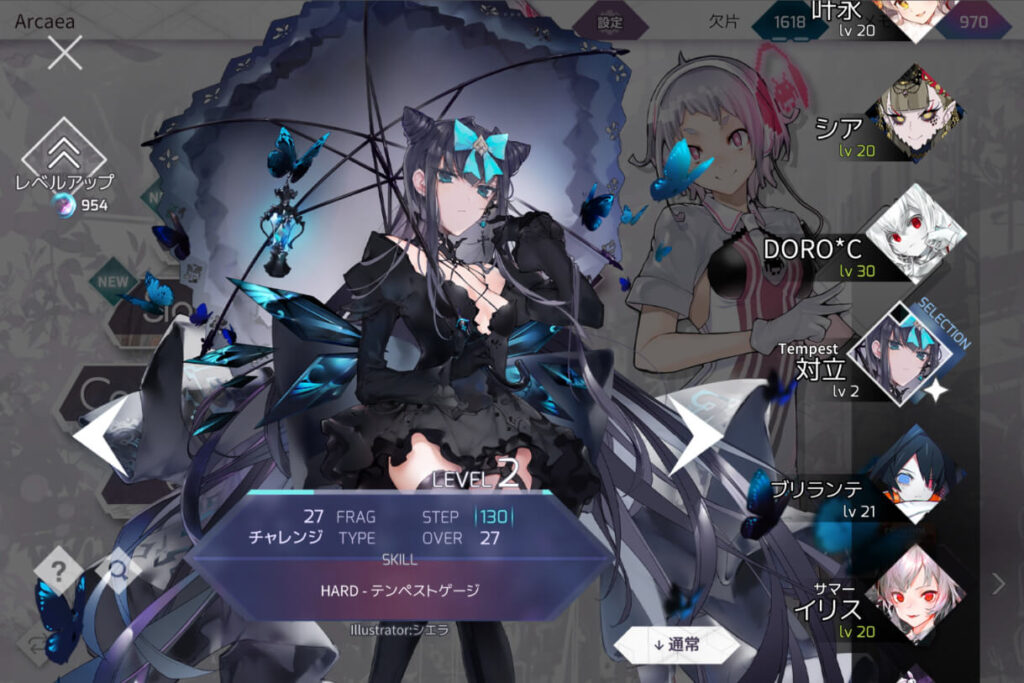Open the question mark help button

coord(59,572)
